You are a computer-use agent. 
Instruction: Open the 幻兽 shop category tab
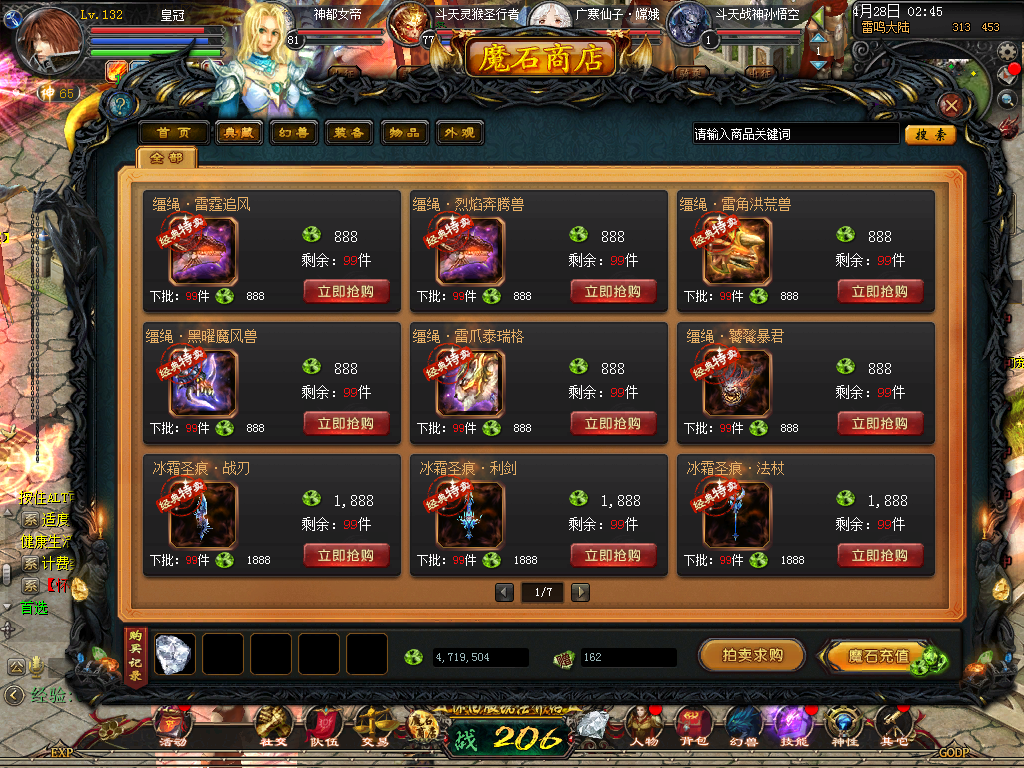click(x=294, y=133)
